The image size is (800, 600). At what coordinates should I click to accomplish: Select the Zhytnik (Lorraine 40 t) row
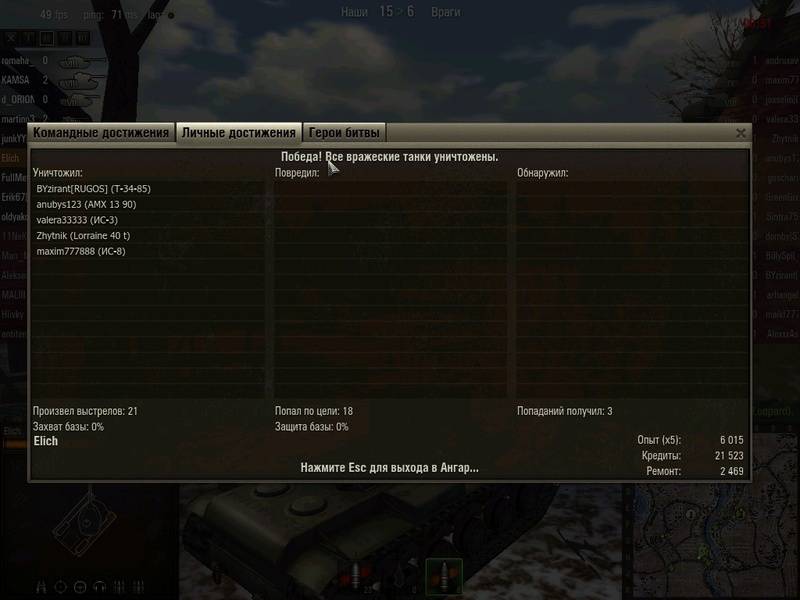[83, 236]
